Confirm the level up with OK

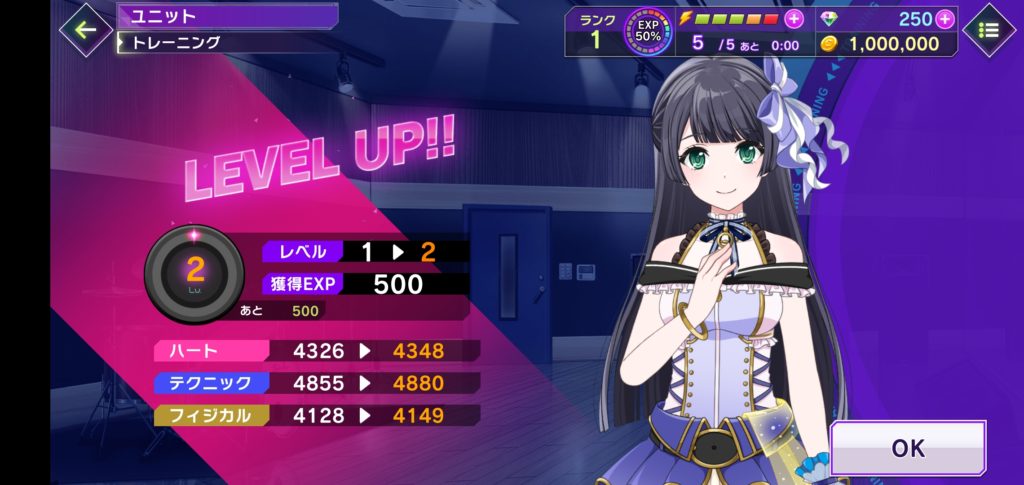(x=907, y=448)
